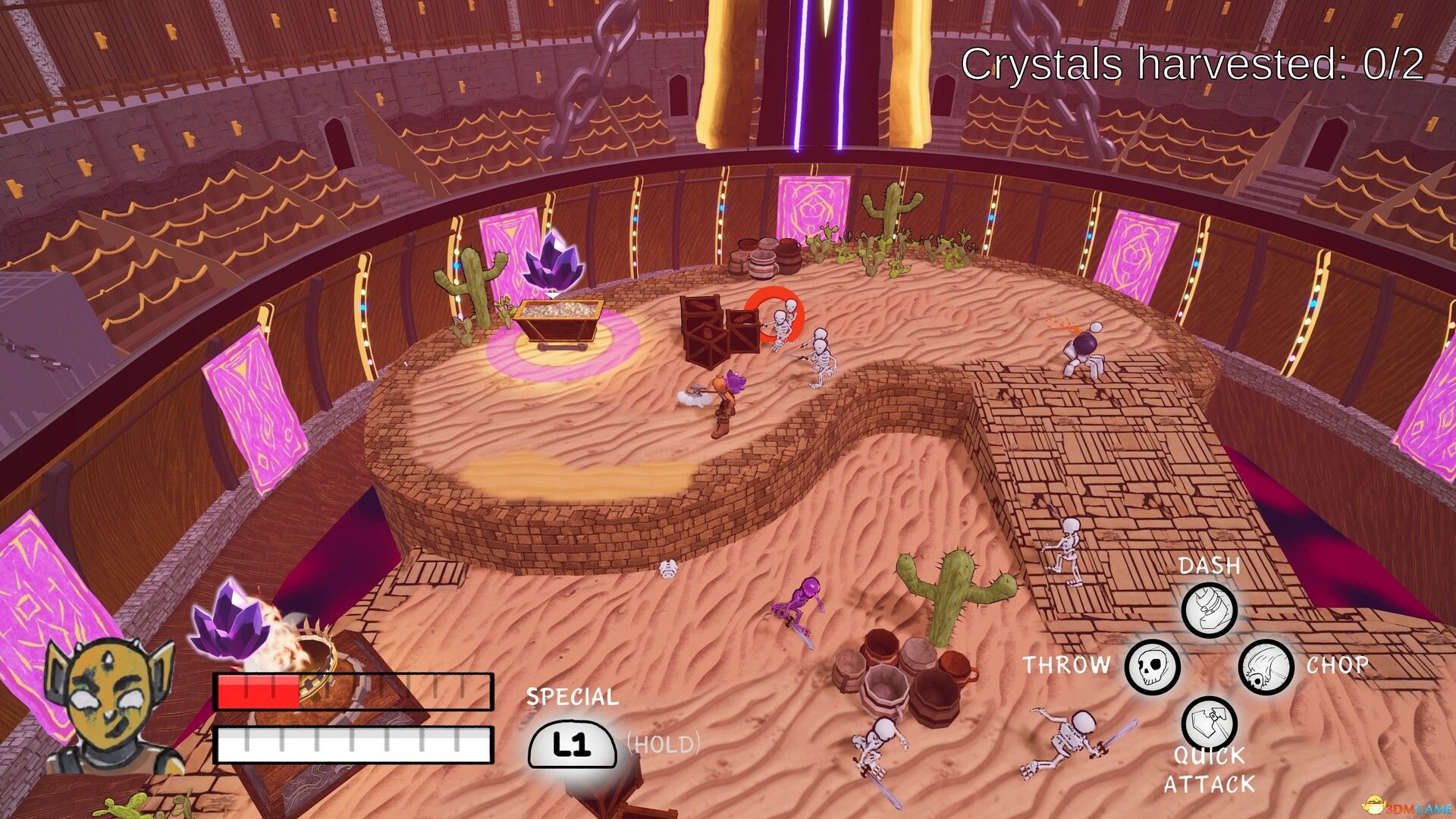The height and width of the screenshot is (819, 1456).
Task: Use the Quick Attack axe icon
Action: pyautogui.click(x=1209, y=723)
